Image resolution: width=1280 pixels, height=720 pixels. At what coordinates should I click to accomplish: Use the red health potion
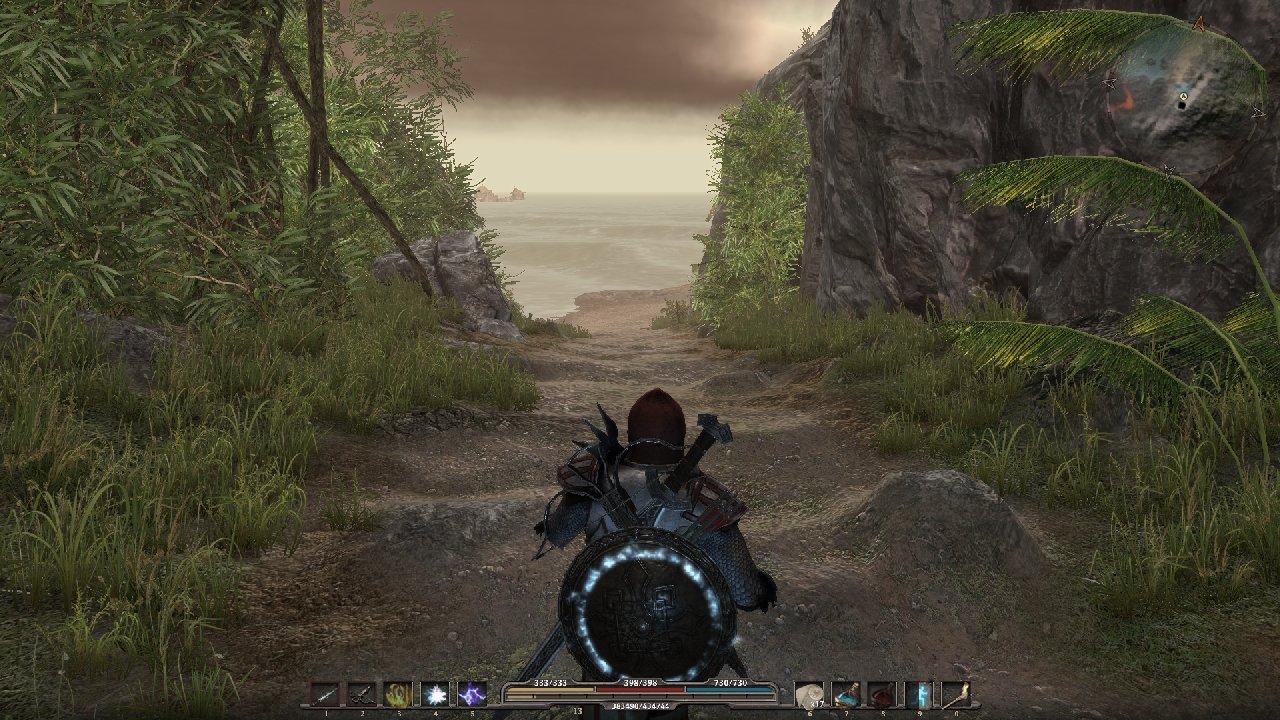pyautogui.click(x=882, y=694)
